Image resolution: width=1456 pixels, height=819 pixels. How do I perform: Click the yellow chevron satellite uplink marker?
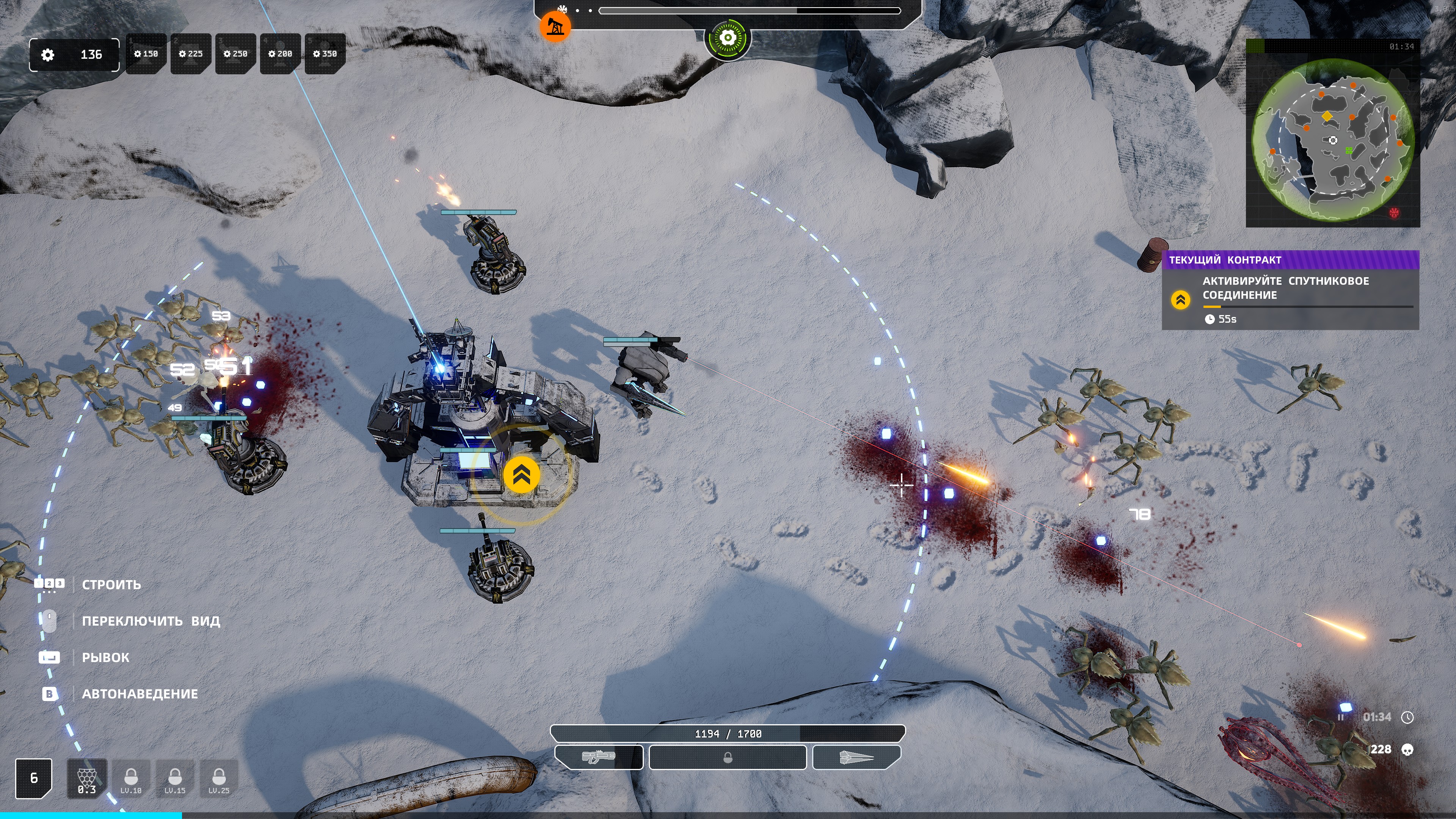click(x=521, y=475)
